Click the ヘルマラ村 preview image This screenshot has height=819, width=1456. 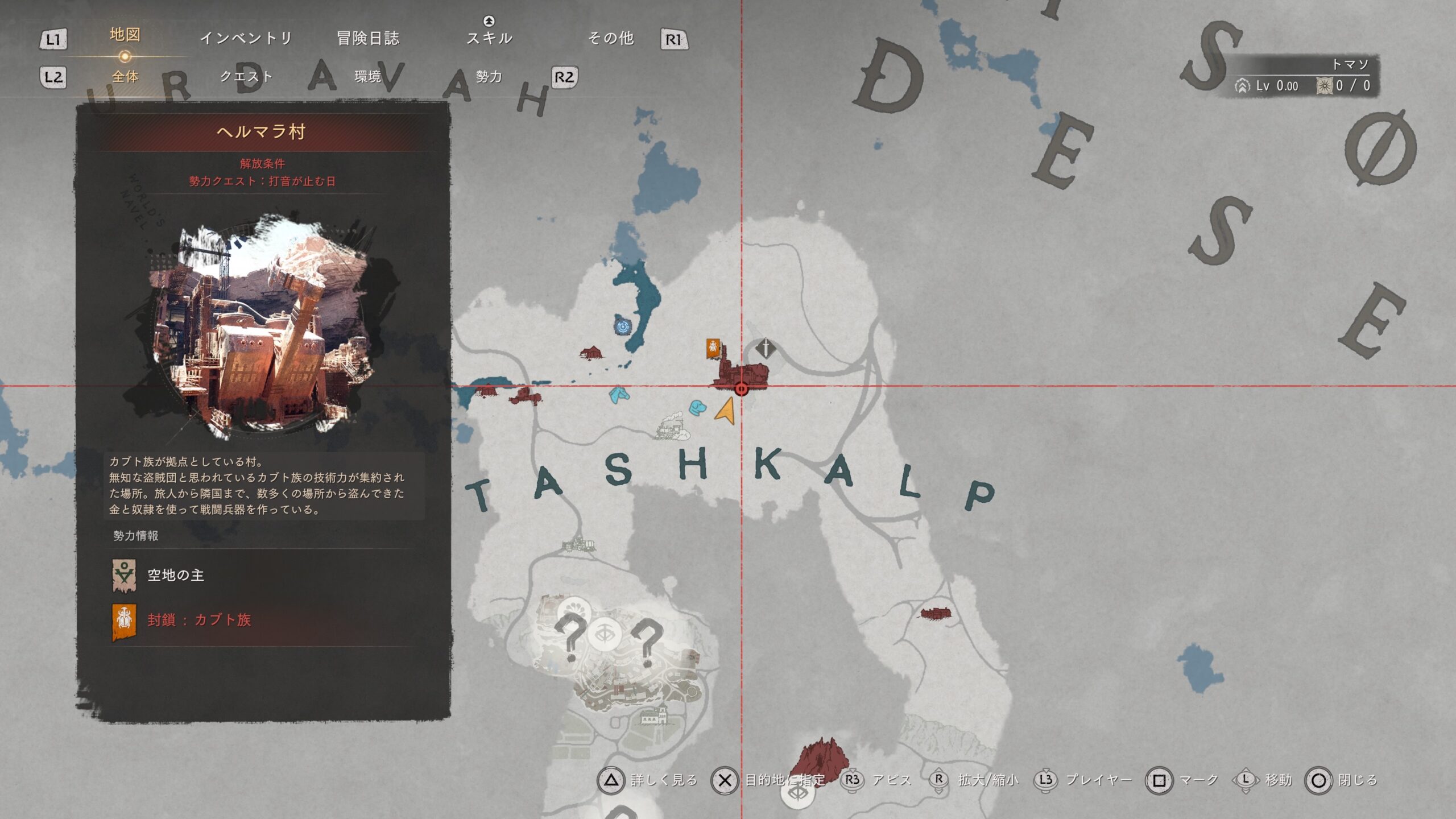(259, 324)
